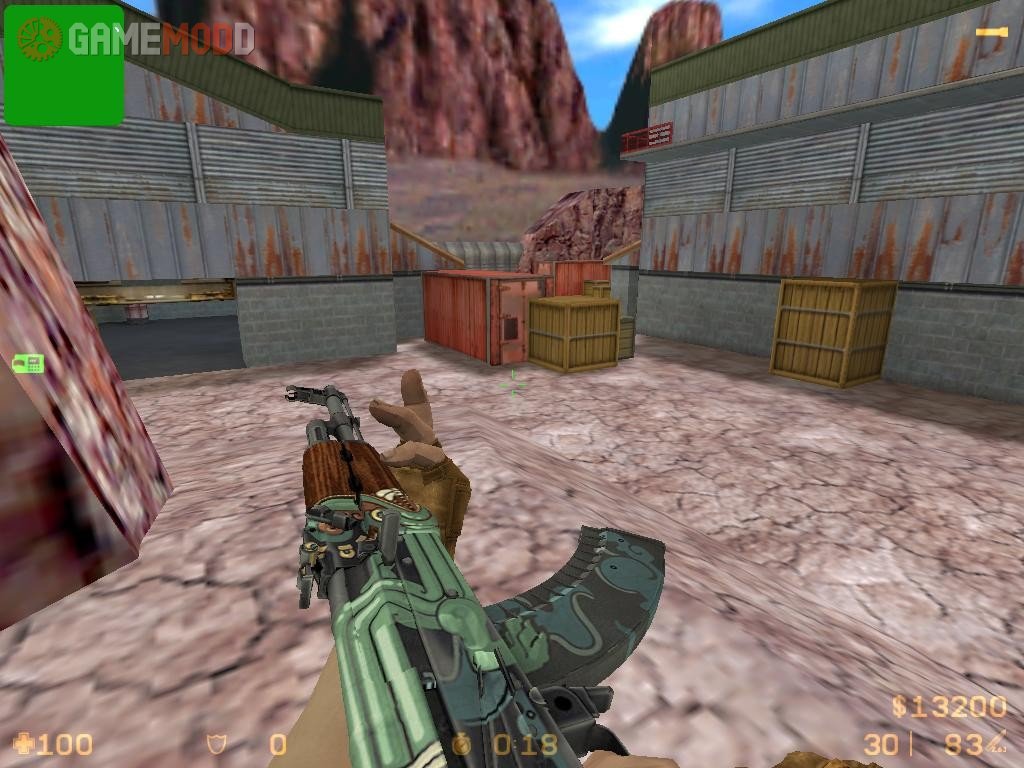Open the GameModd watermark logo
Screen dimensions: 1024x768
160,38
